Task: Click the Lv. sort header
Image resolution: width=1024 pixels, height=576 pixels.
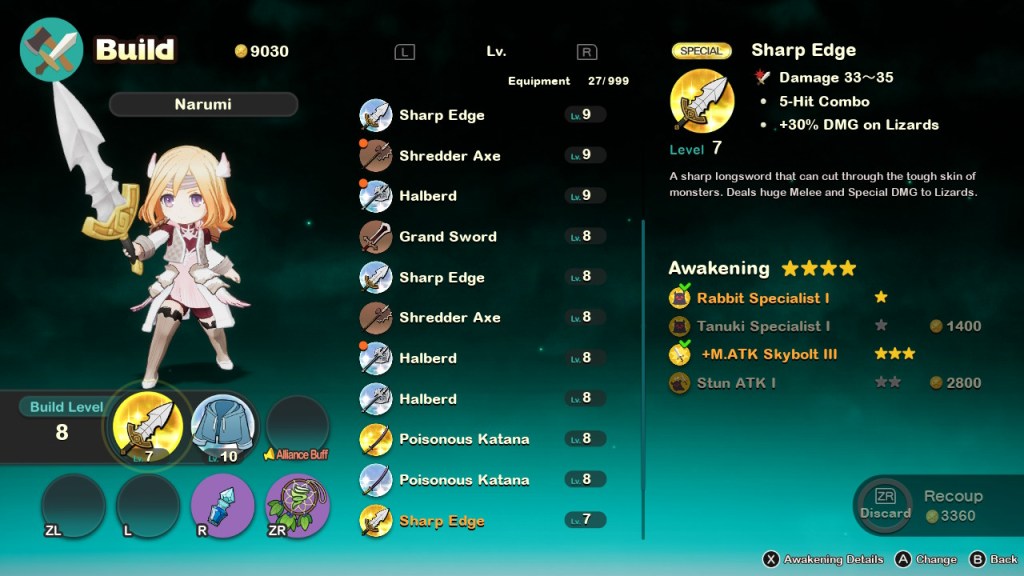Action: coord(496,52)
